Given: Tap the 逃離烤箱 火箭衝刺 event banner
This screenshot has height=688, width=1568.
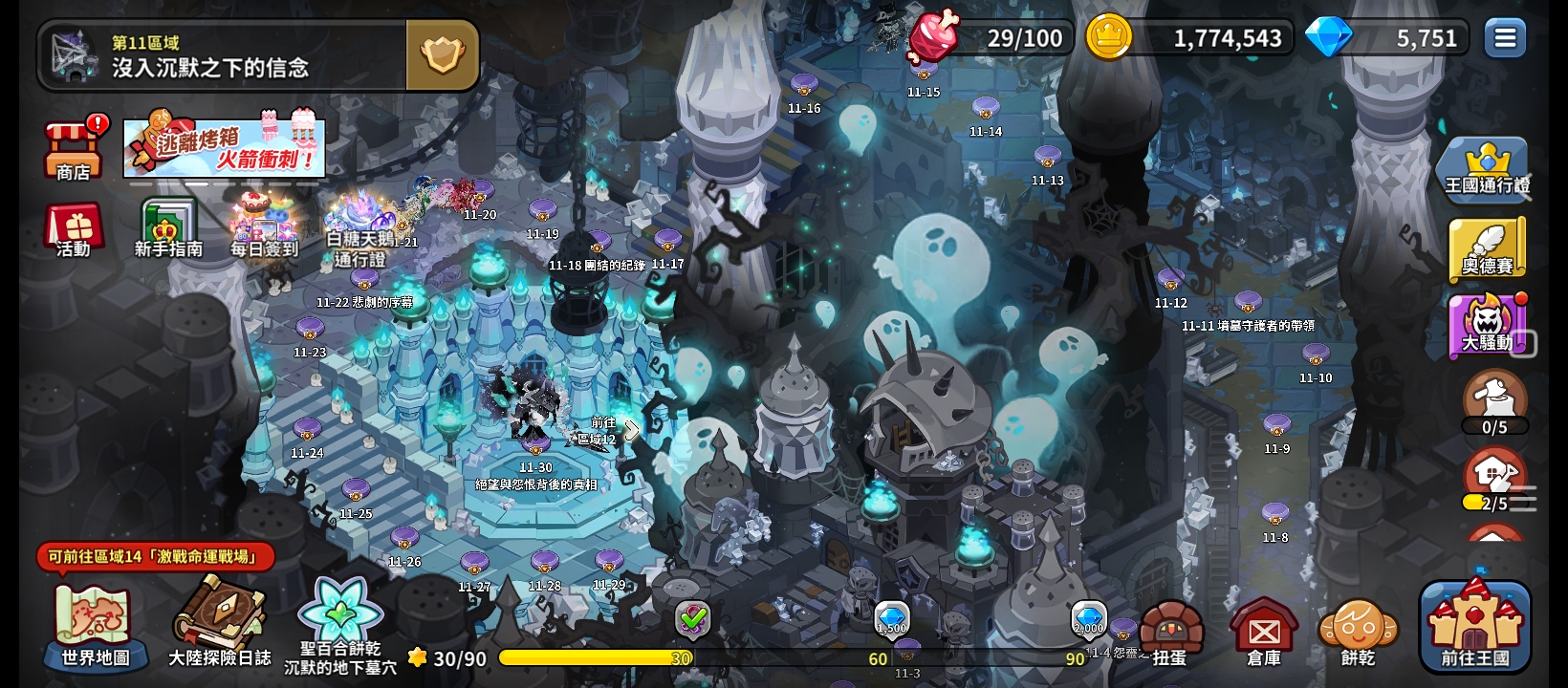Looking at the screenshot, I should [x=225, y=148].
